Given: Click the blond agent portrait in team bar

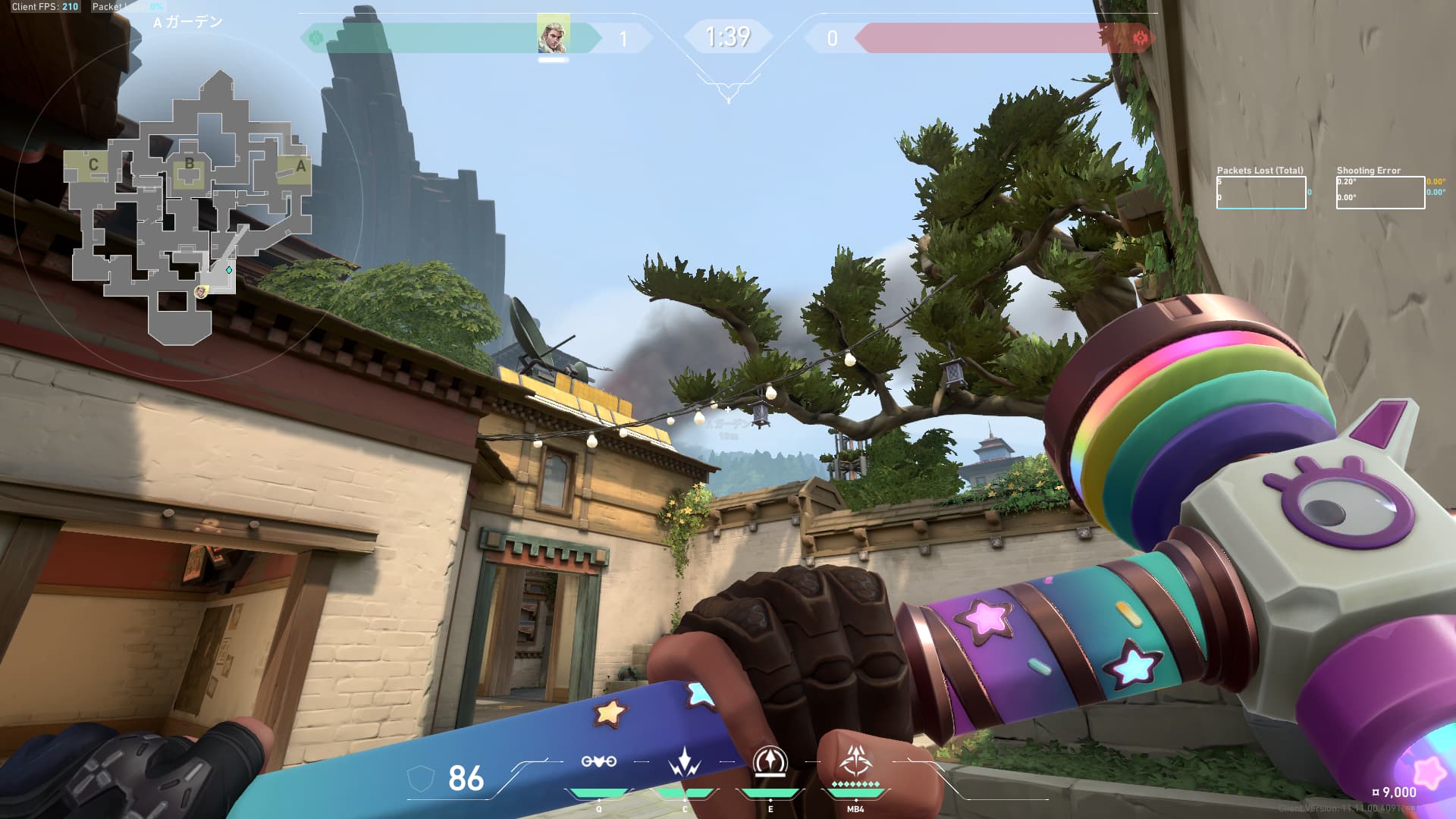Looking at the screenshot, I should tap(553, 36).
